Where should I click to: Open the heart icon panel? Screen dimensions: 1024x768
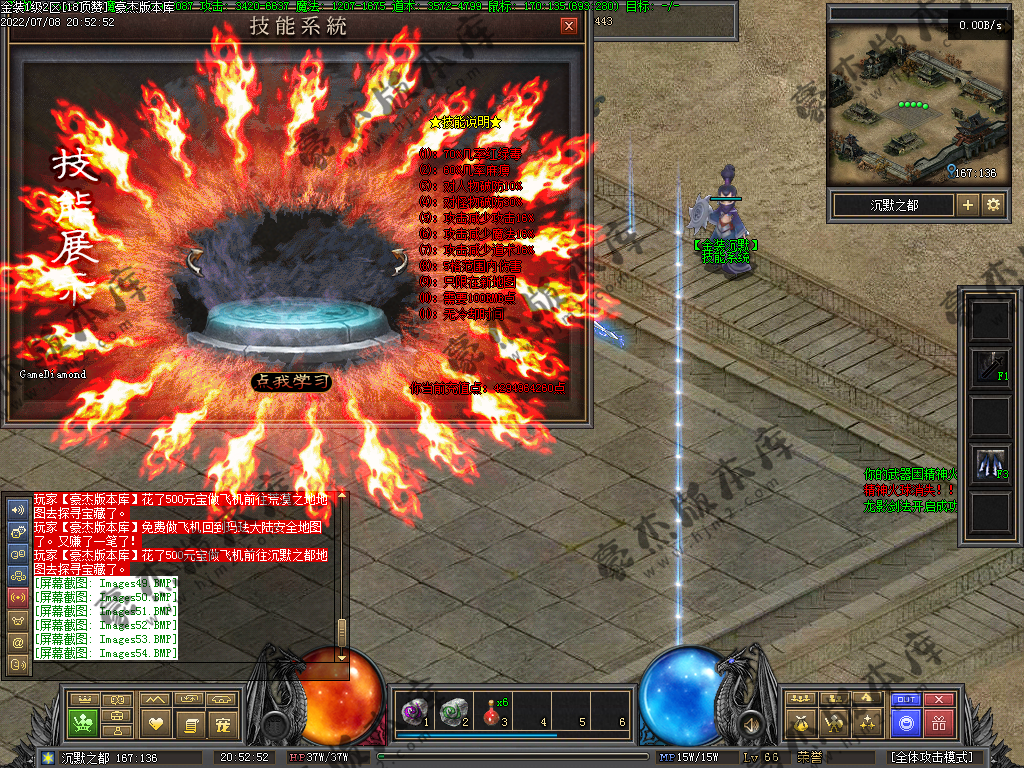(x=155, y=722)
